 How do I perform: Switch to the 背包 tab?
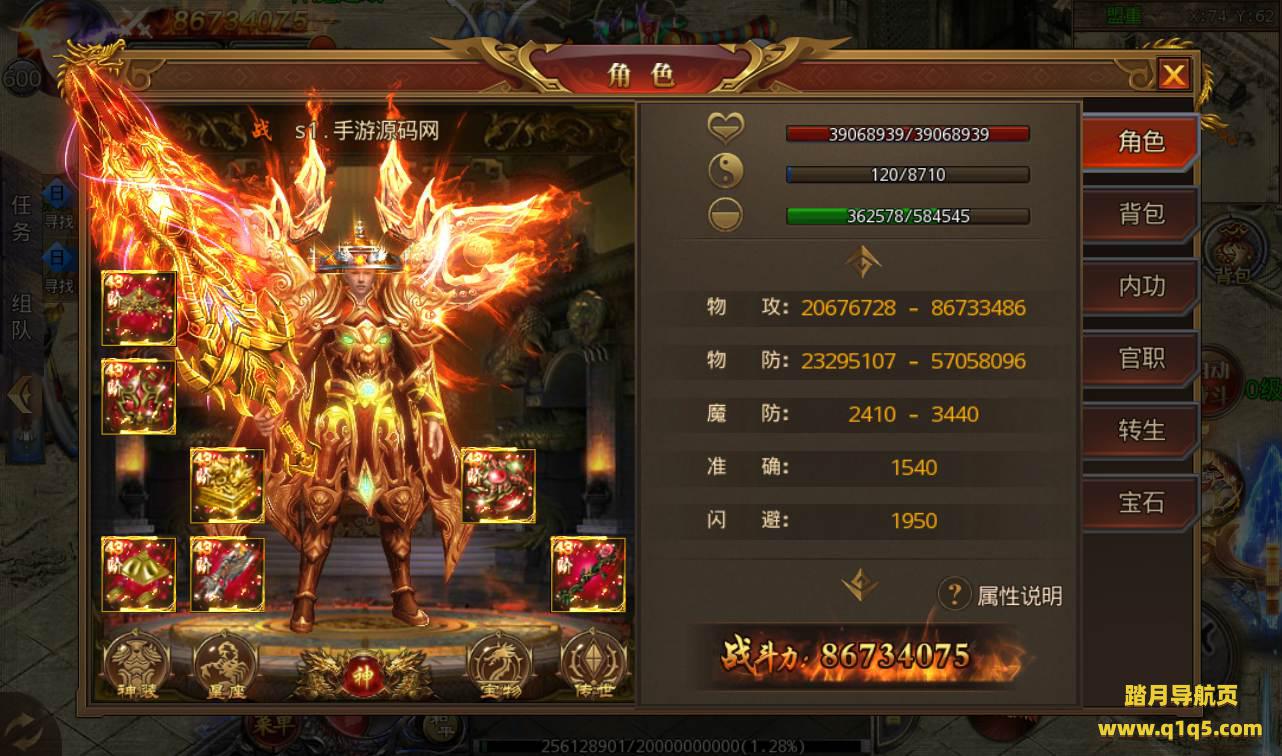pyautogui.click(x=1140, y=214)
